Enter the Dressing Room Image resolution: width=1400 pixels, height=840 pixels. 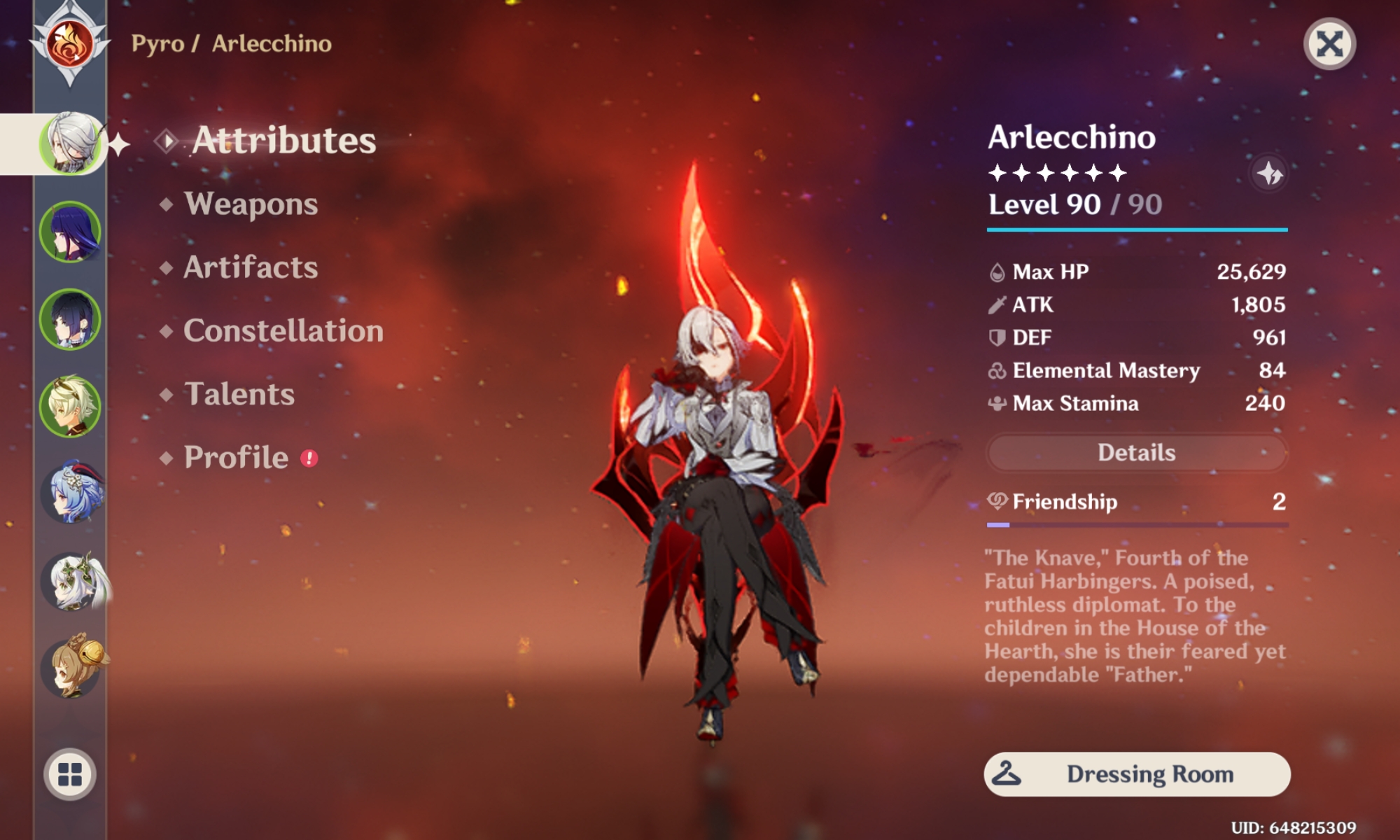coord(1135,773)
